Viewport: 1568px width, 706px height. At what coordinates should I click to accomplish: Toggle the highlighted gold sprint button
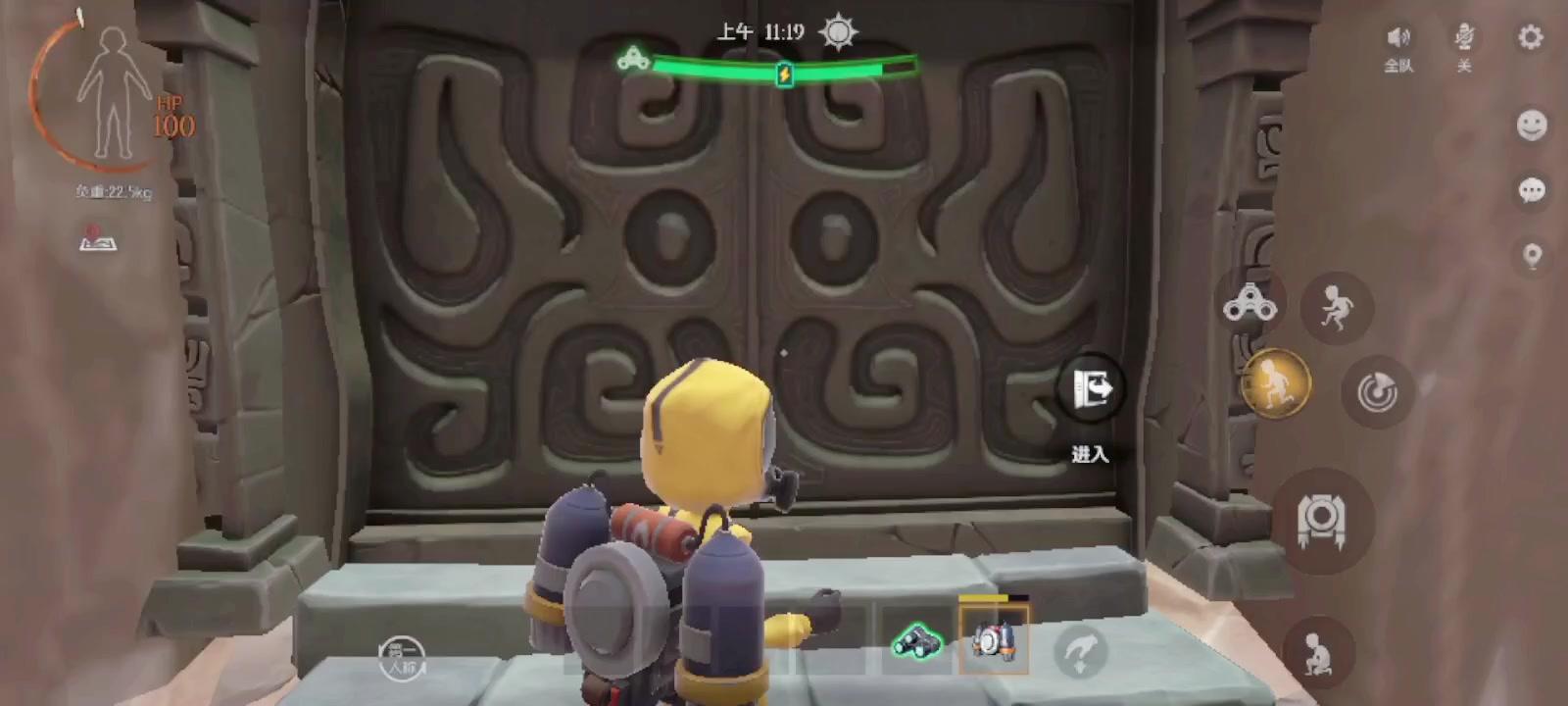(x=1275, y=382)
